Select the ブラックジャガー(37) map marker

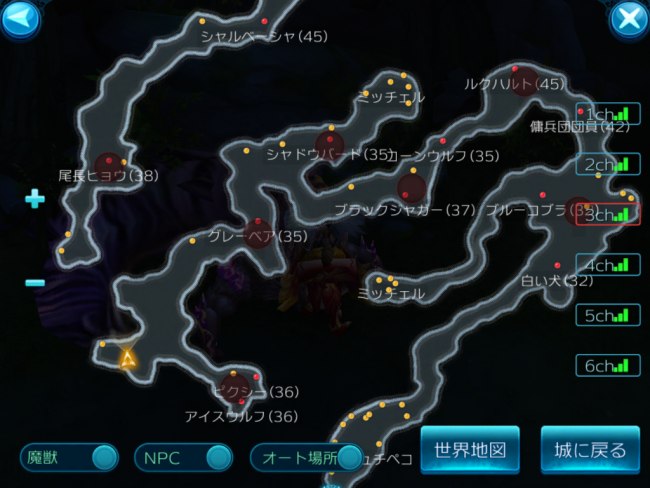click(x=411, y=188)
